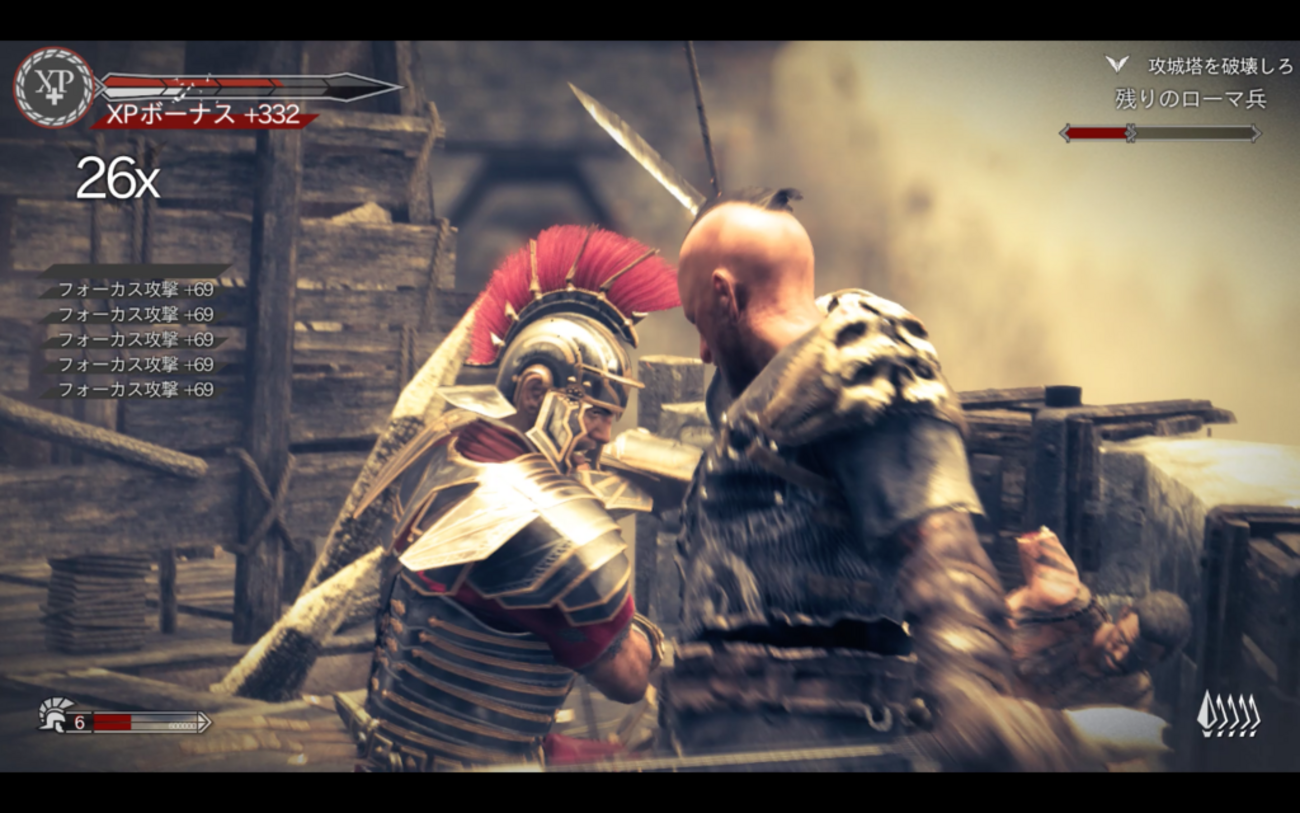Click the pilum spears icon
This screenshot has height=813, width=1300.
(1228, 714)
